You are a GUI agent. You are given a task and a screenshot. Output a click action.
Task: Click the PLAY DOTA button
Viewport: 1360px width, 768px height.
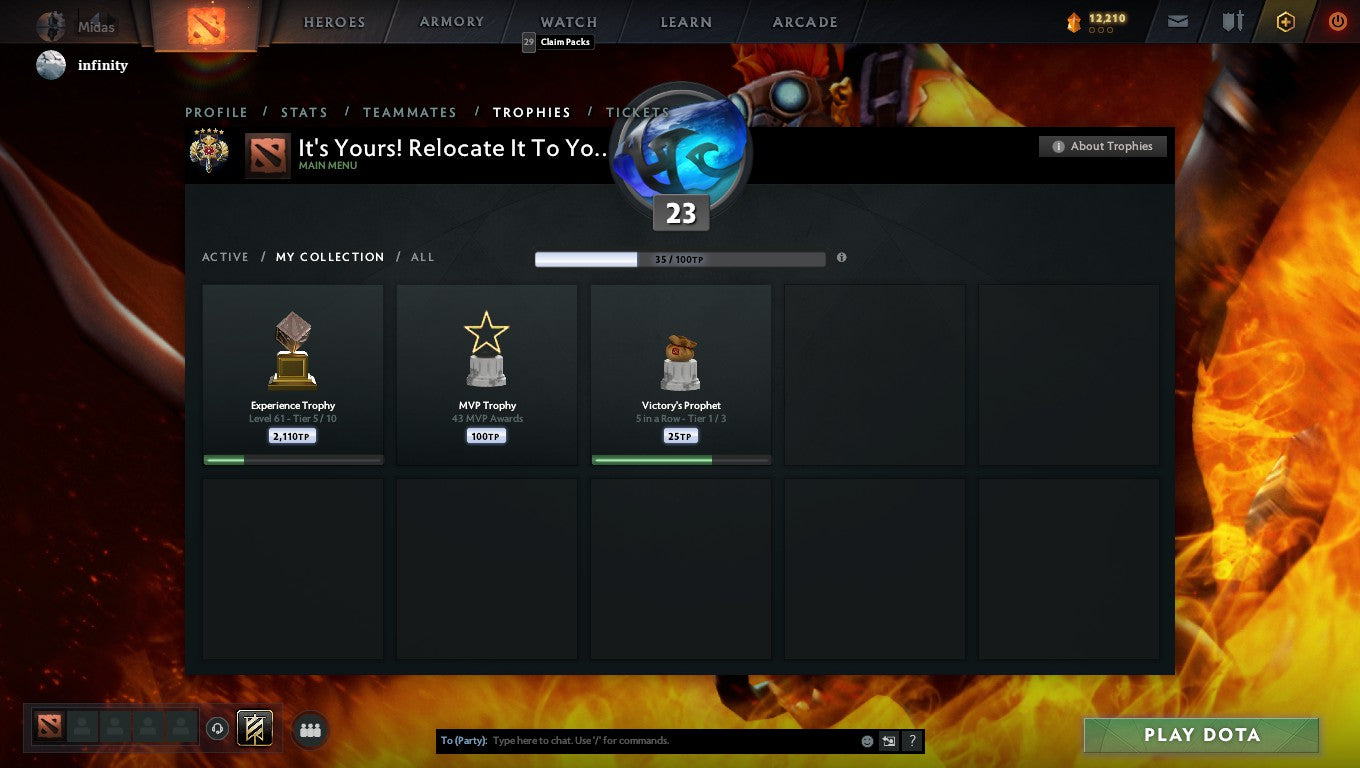coord(1200,734)
